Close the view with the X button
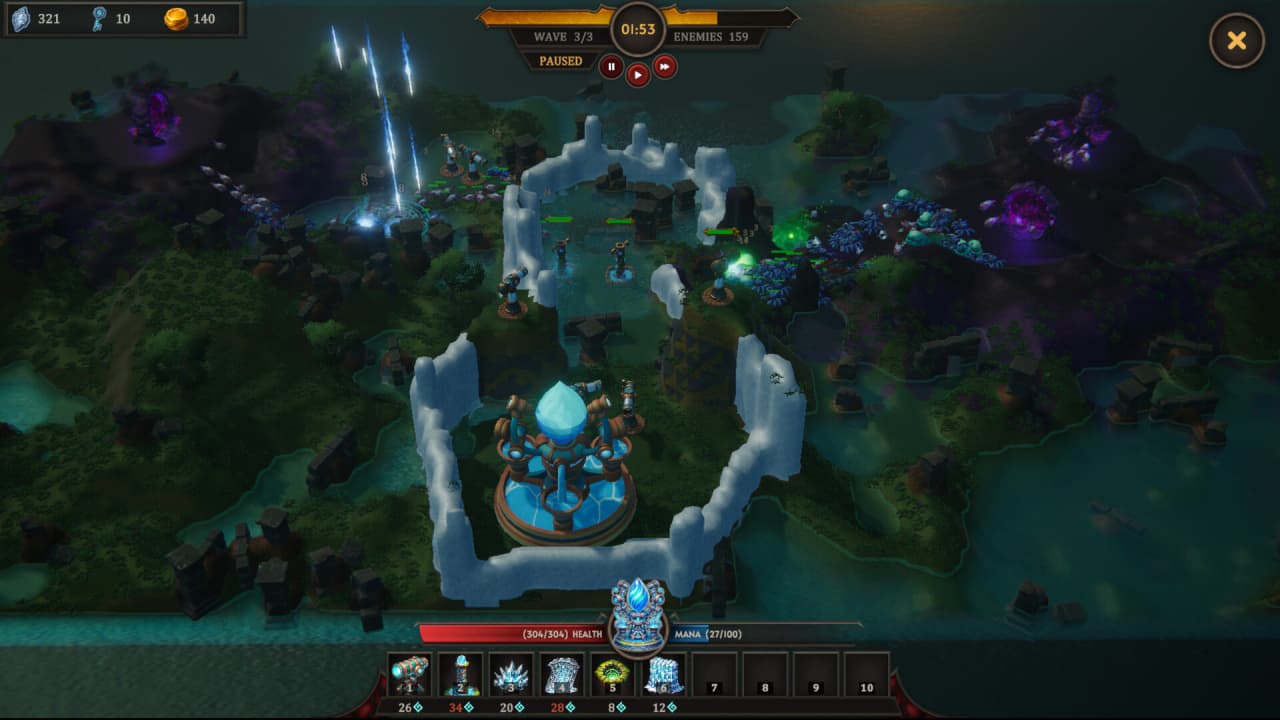 [x=1237, y=41]
